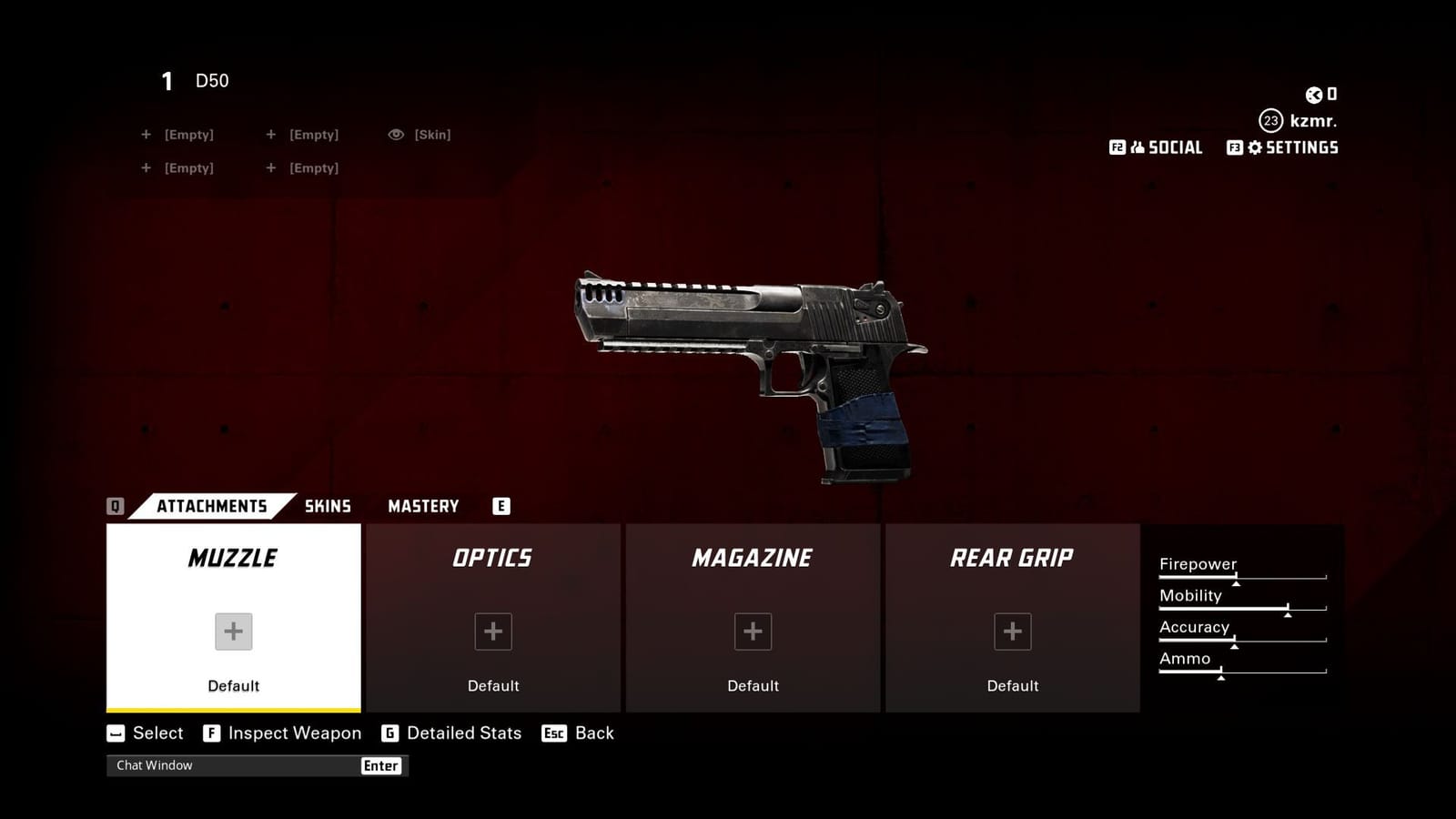Image resolution: width=1456 pixels, height=819 pixels.
Task: Switch to the Skins tab
Action: click(x=329, y=506)
